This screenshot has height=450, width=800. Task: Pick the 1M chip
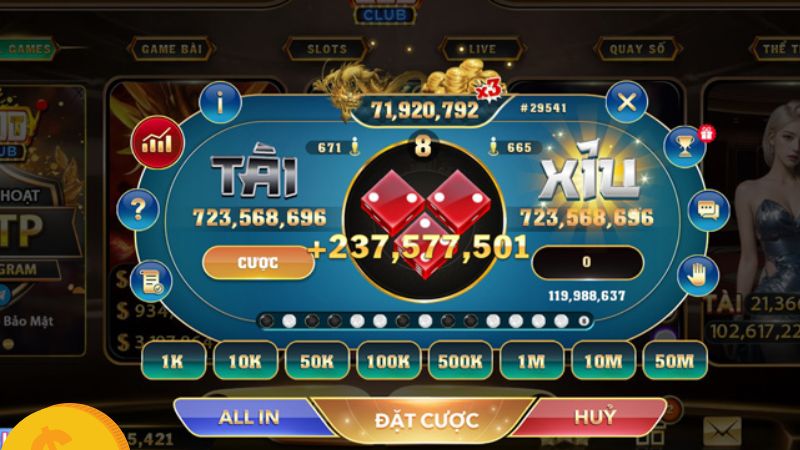coord(535,360)
